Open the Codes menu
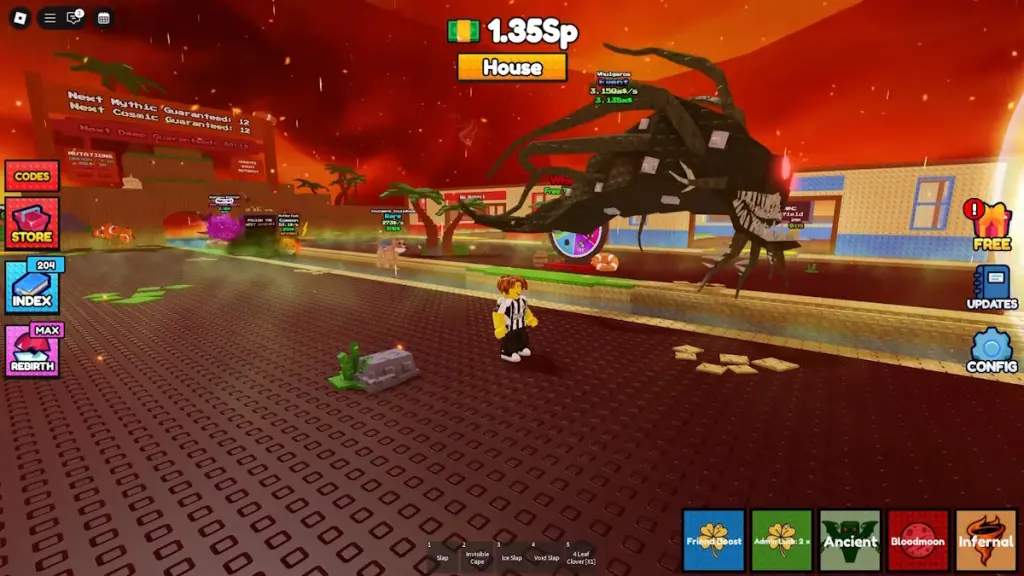This screenshot has width=1024, height=576. pos(32,176)
